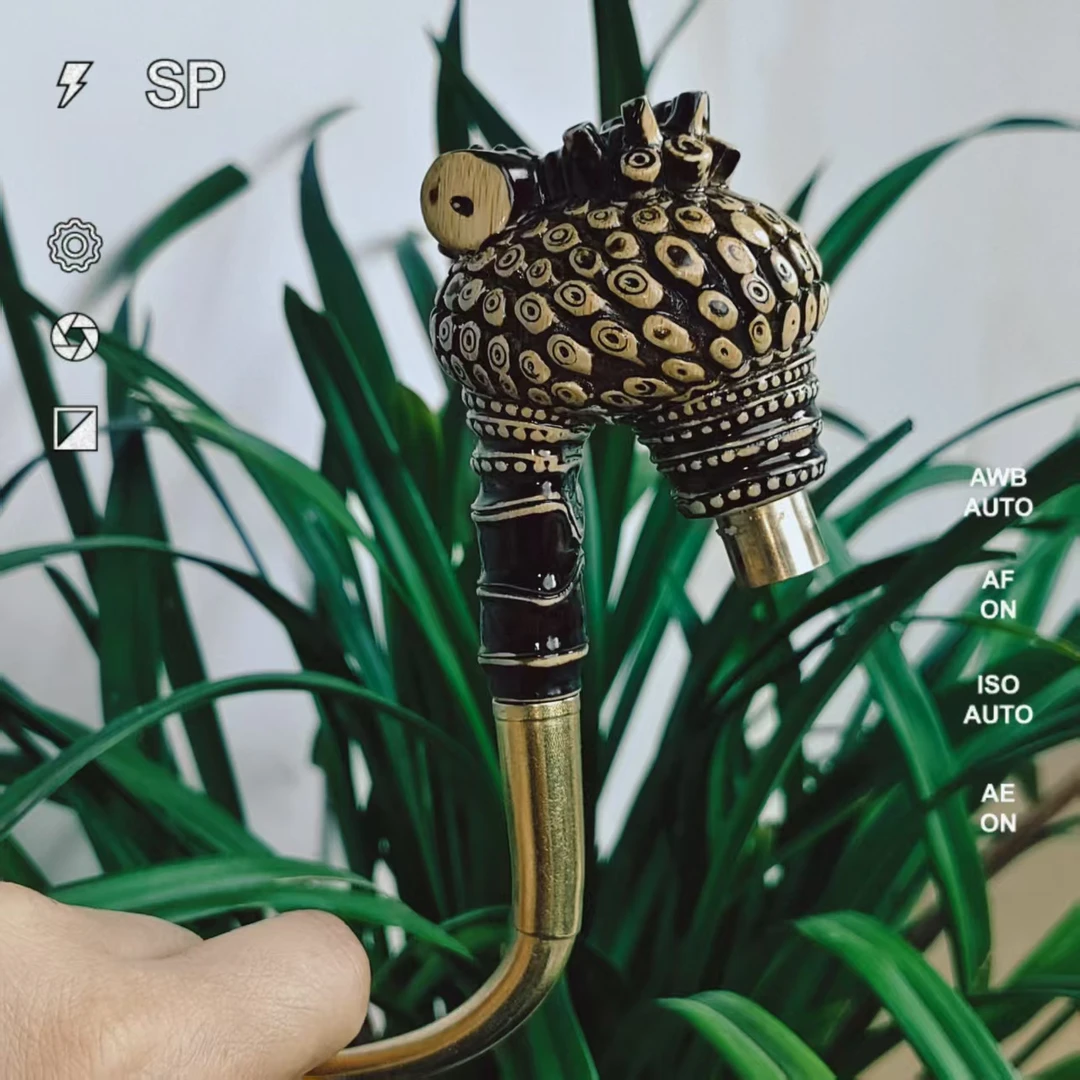
Task: Adjust the ISO AUTO setting
Action: 998,699
